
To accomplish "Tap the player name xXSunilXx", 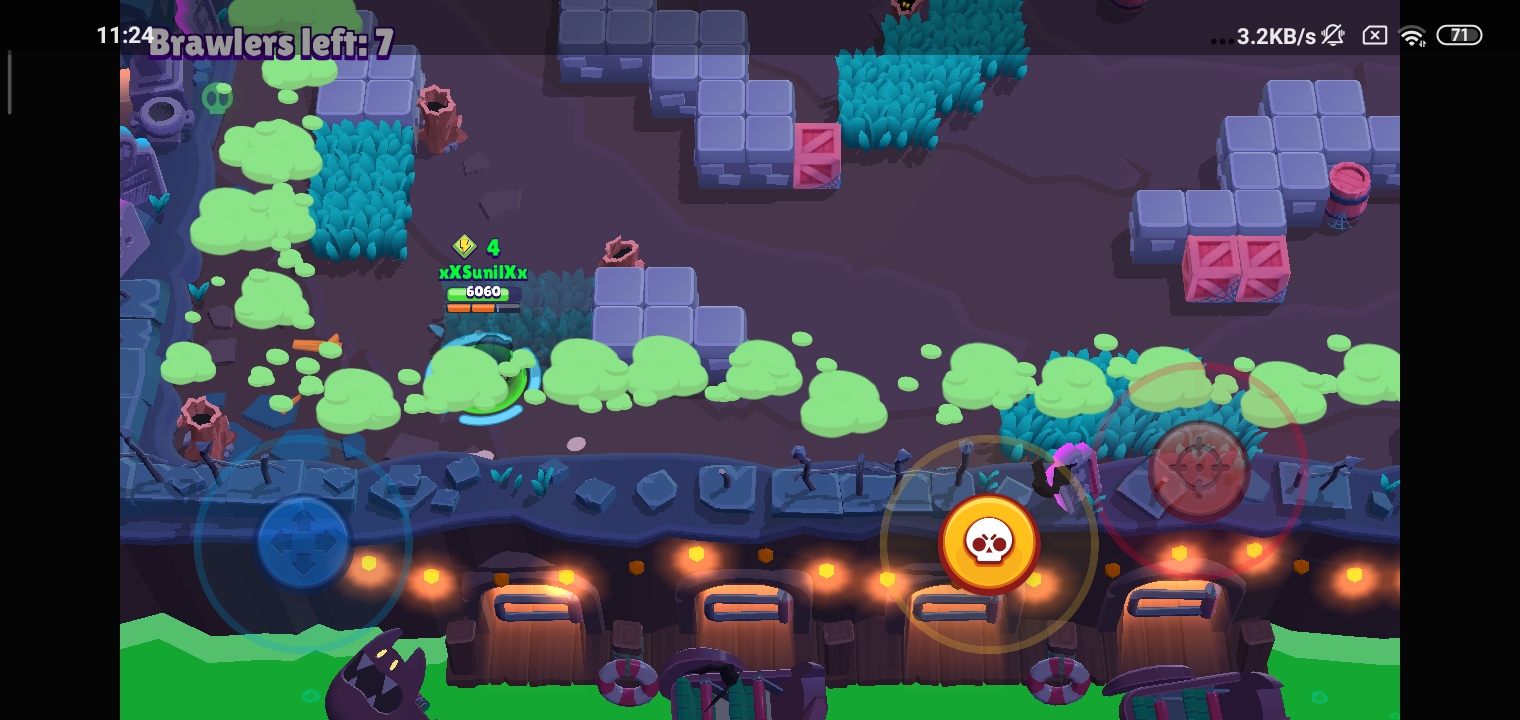I will coord(483,272).
